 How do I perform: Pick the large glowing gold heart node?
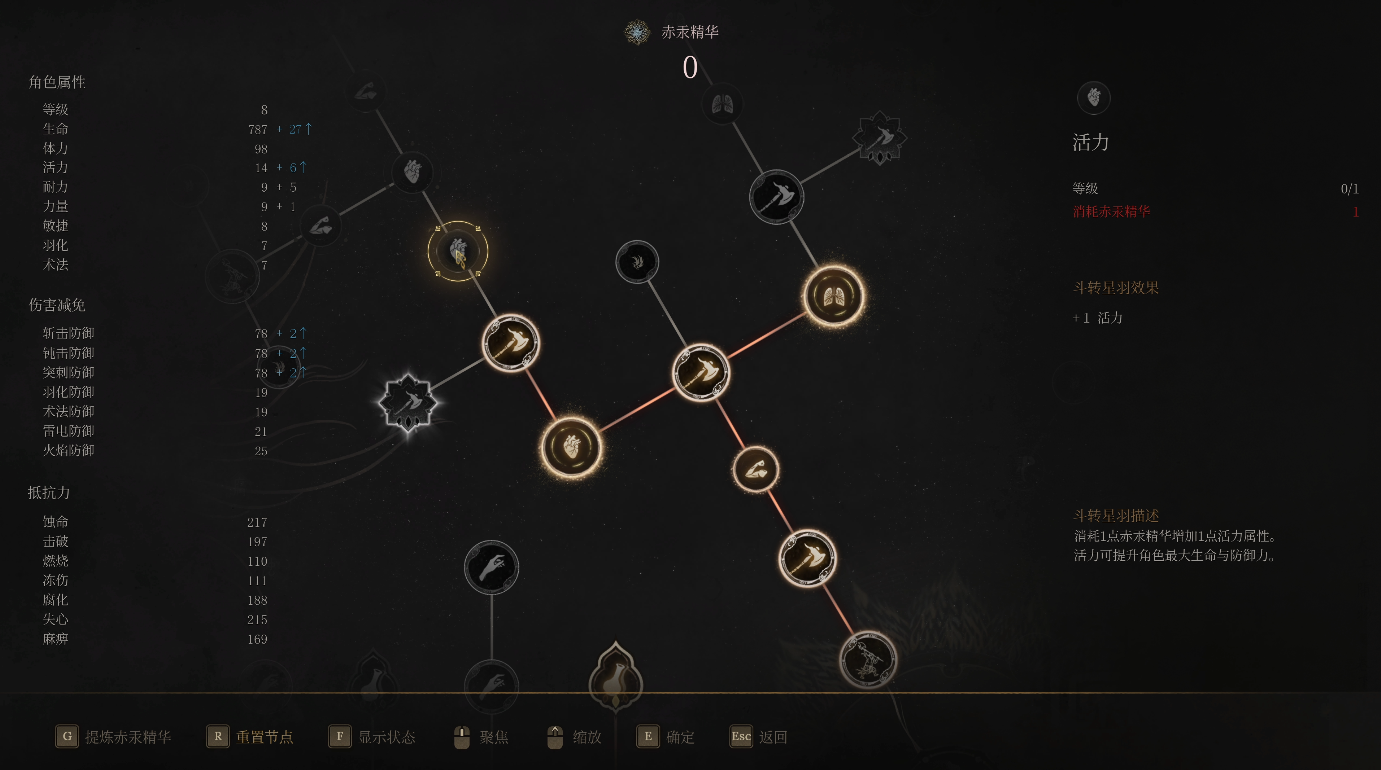coord(571,446)
